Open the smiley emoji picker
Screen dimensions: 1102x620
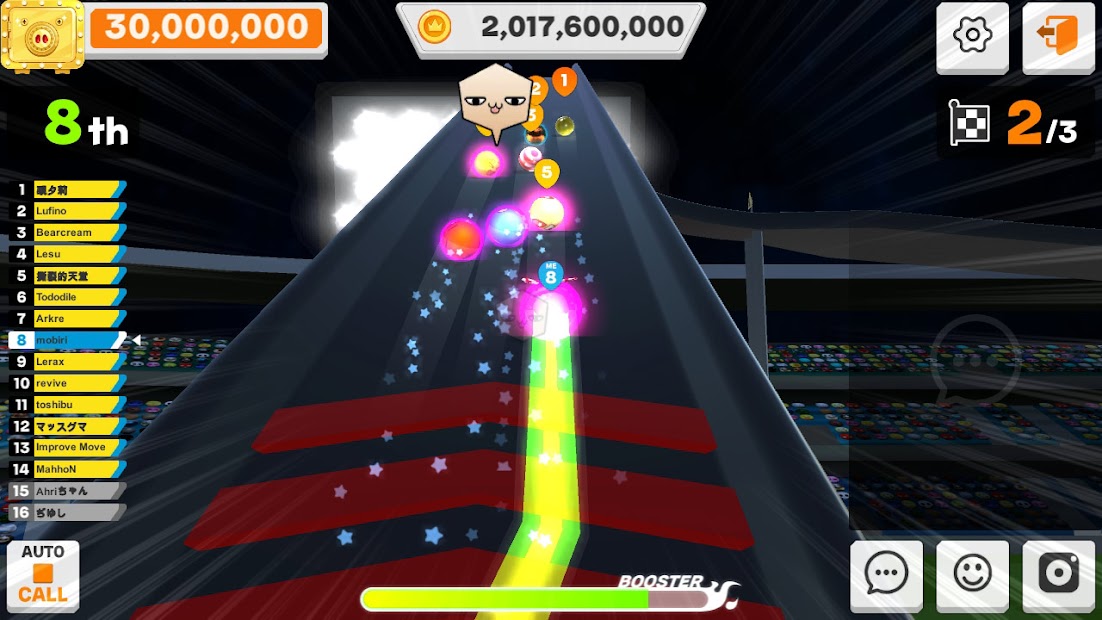972,574
